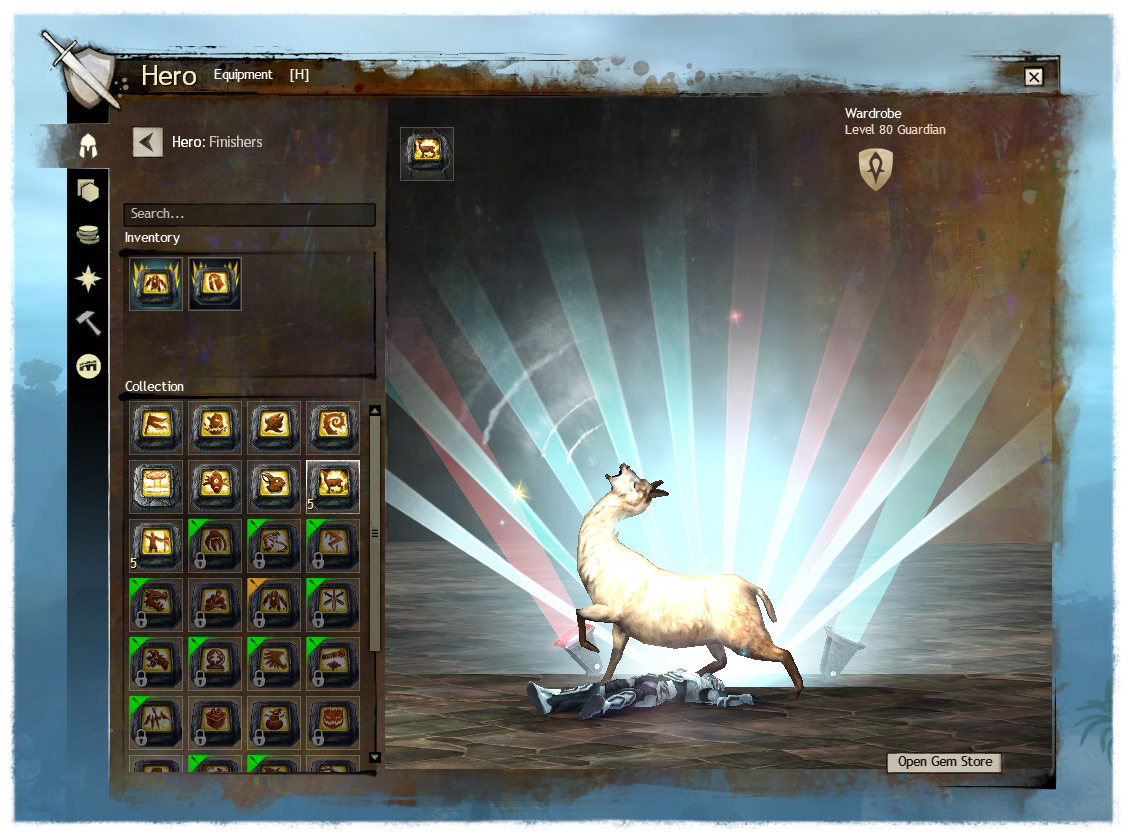
Task: Open the hammer crafting tab
Action: coord(88,322)
